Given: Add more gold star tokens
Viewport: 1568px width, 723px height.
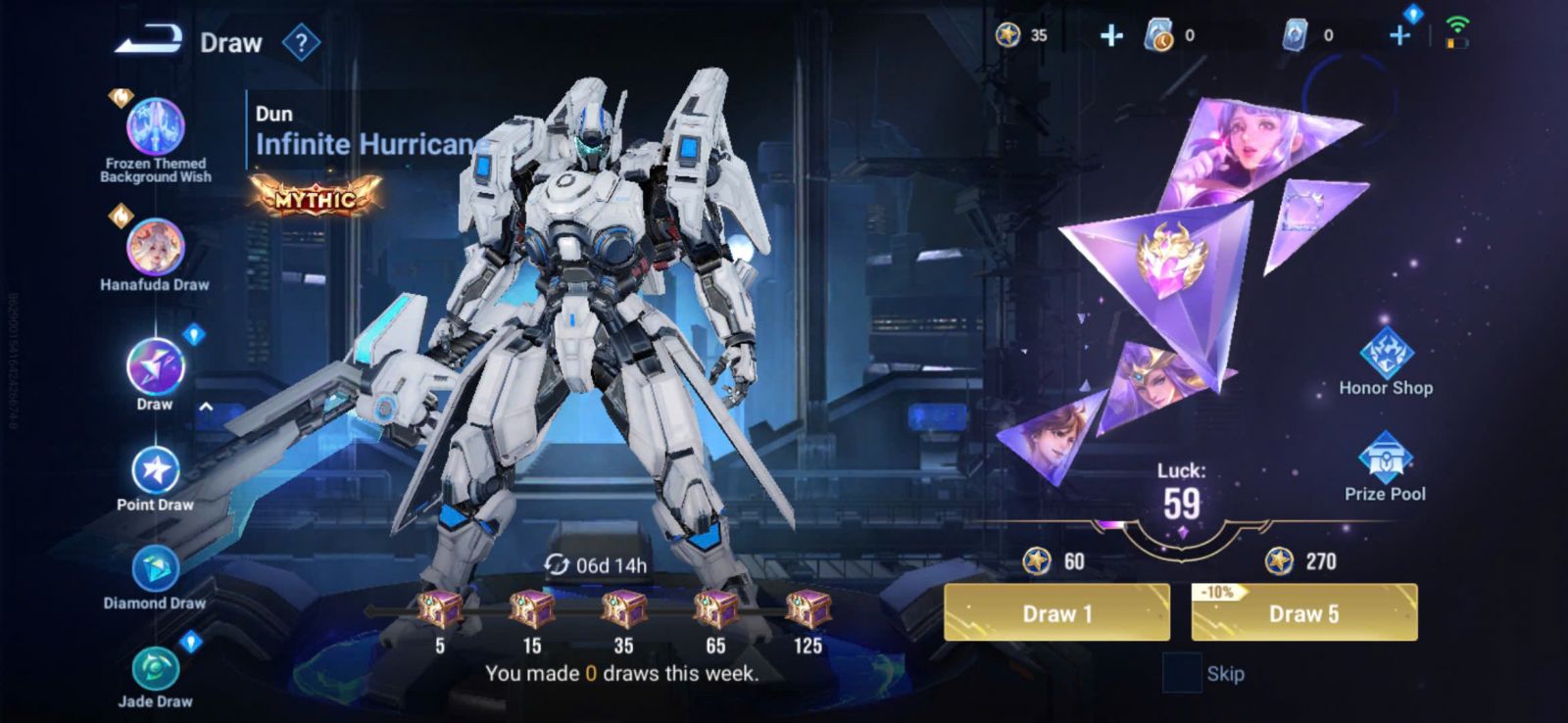Looking at the screenshot, I should [1111, 36].
